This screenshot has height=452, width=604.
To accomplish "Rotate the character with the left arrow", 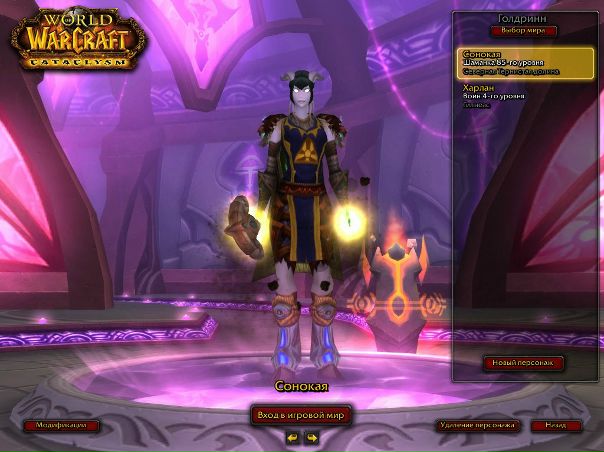I will point(293,437).
